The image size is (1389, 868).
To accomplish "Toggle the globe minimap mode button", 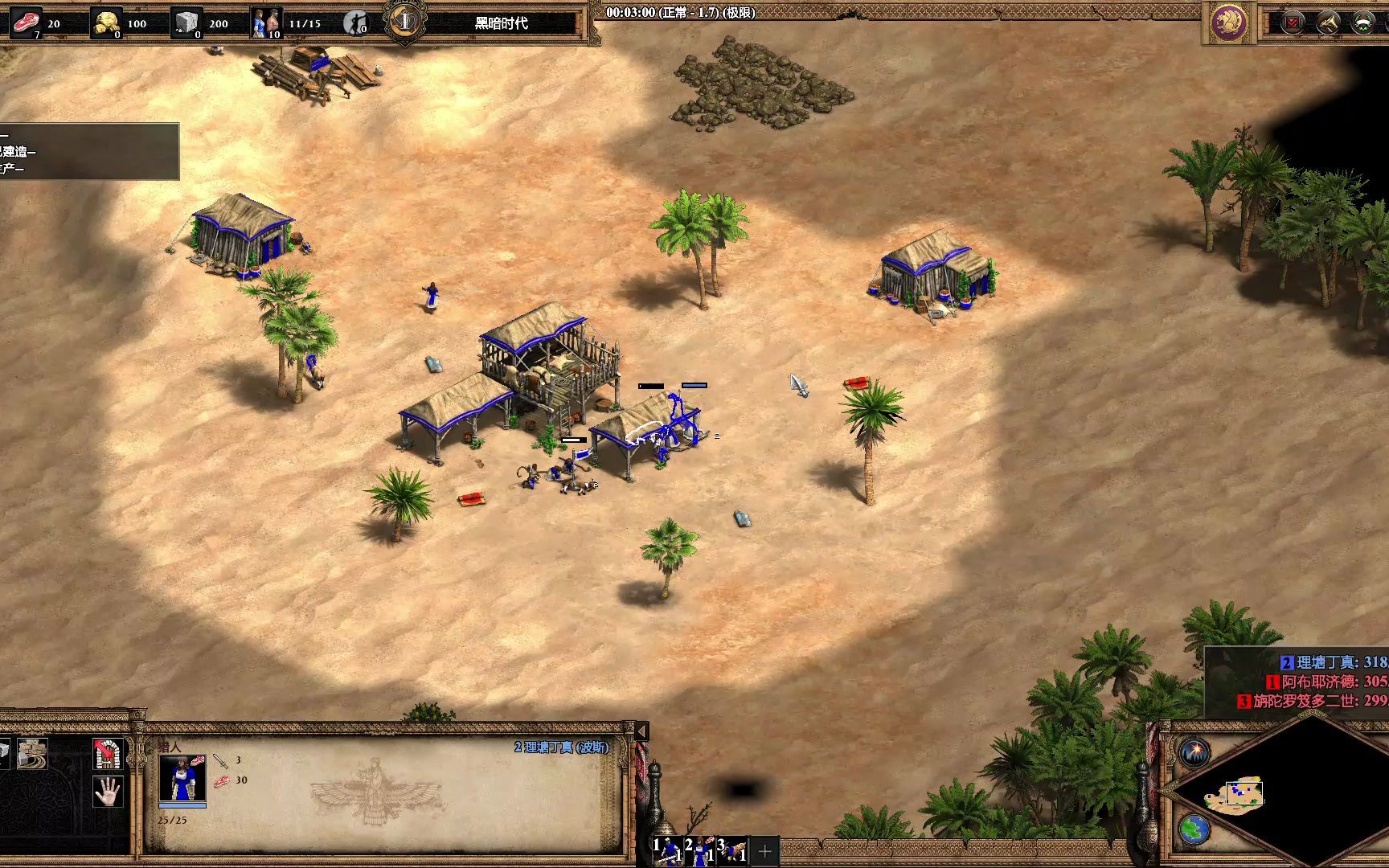I will point(1194,829).
